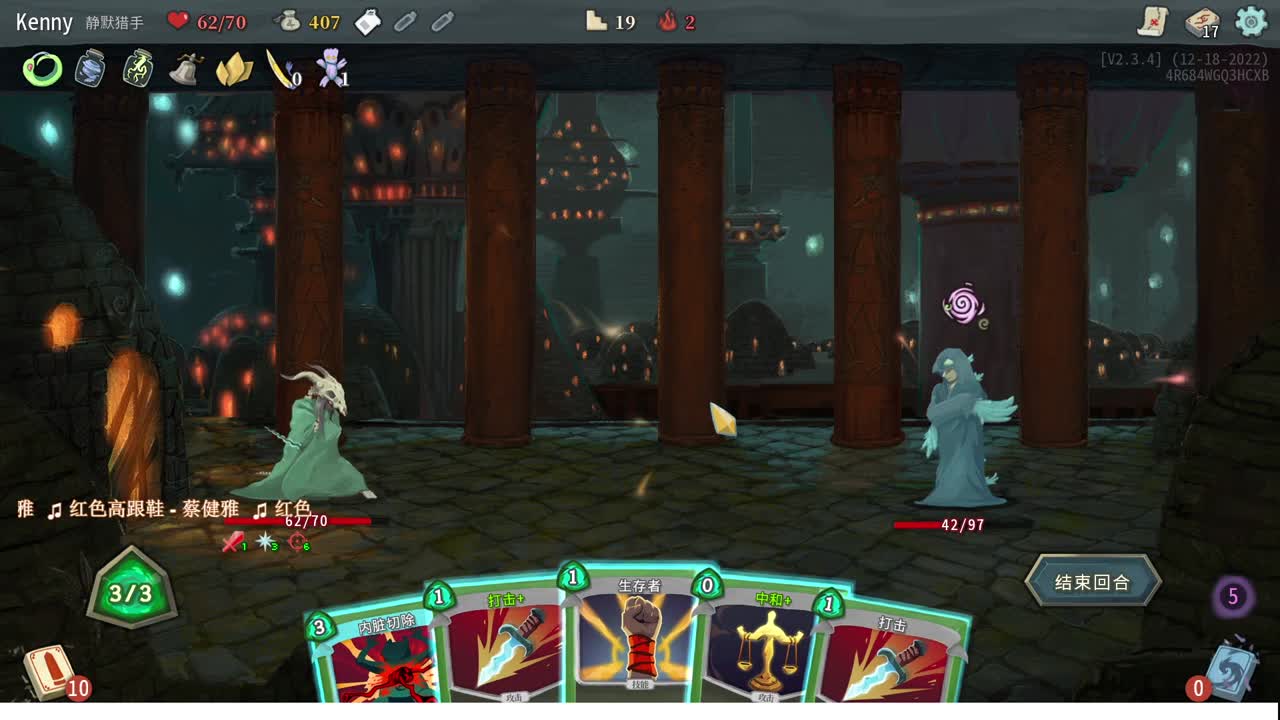Inspect the bottled lightning relic
The image size is (1280, 720).
click(138, 69)
